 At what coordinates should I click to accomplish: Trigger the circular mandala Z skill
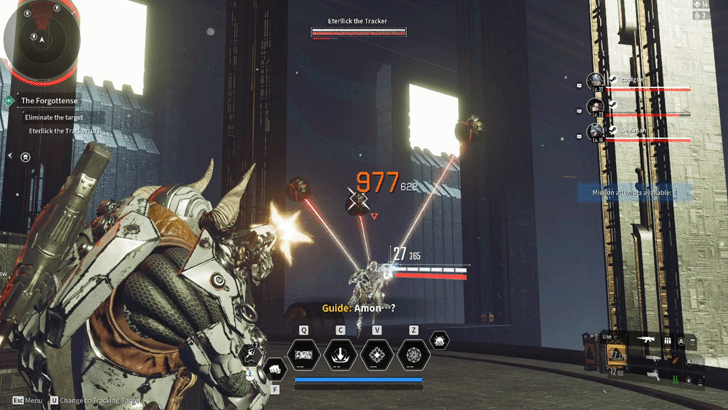click(x=413, y=354)
